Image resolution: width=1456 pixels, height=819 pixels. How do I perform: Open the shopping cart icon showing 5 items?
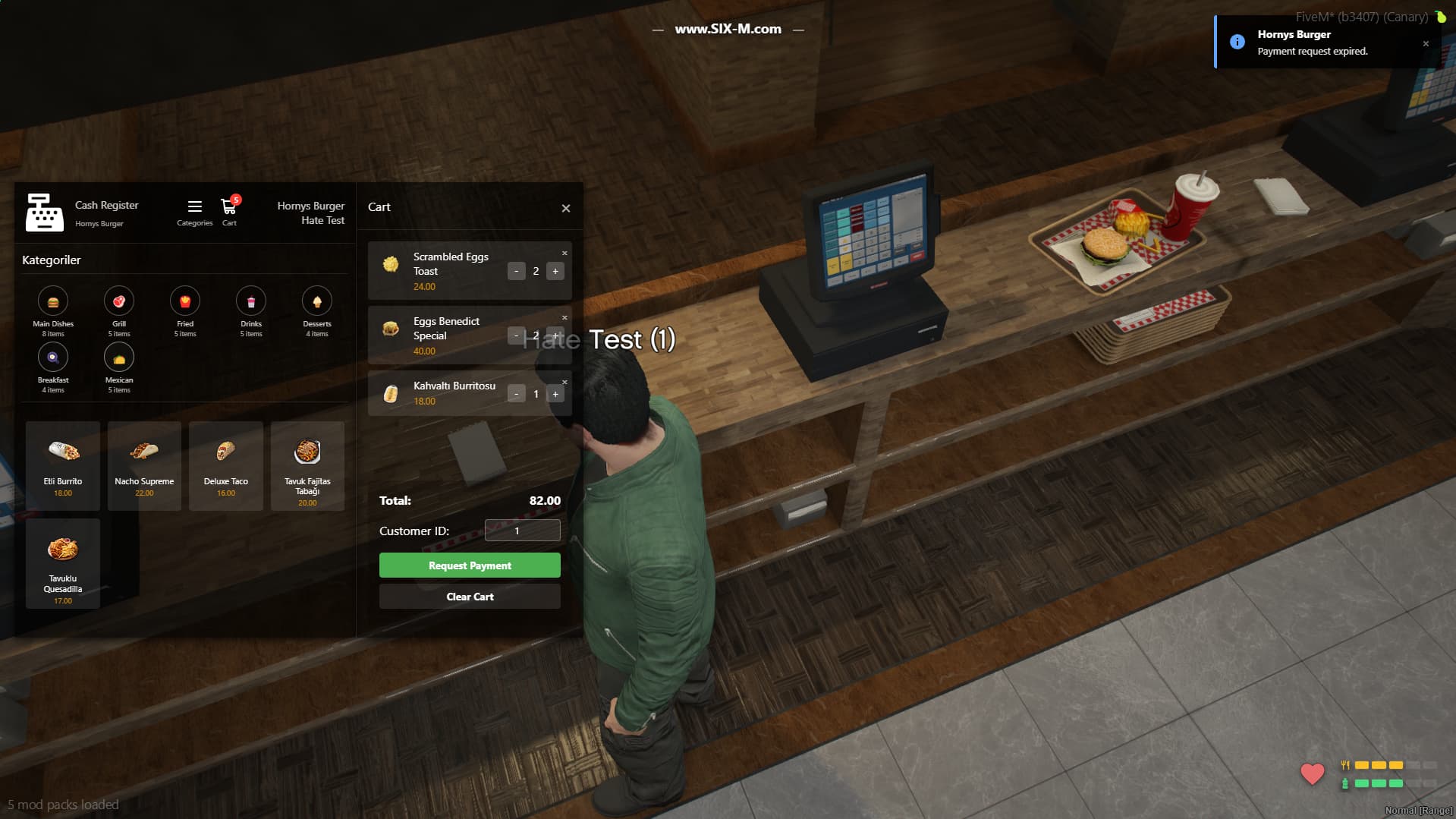[228, 207]
